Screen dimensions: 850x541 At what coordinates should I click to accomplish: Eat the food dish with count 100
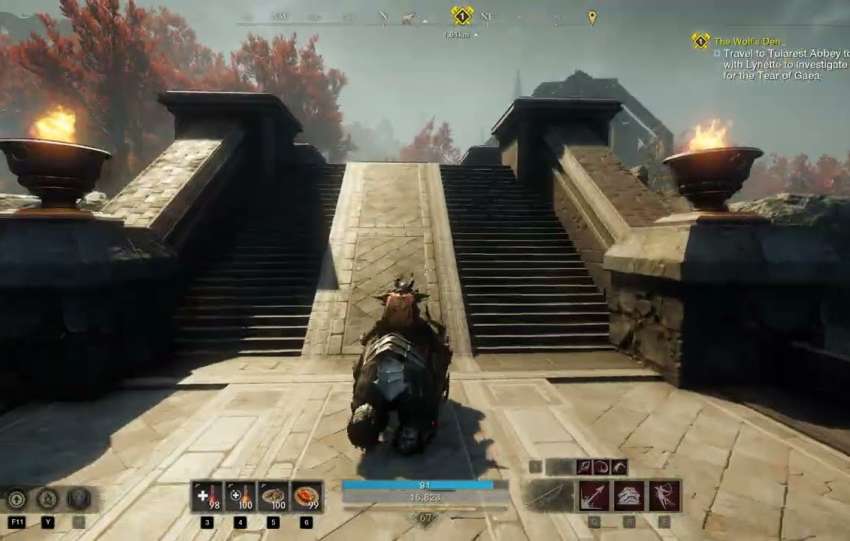[273, 496]
